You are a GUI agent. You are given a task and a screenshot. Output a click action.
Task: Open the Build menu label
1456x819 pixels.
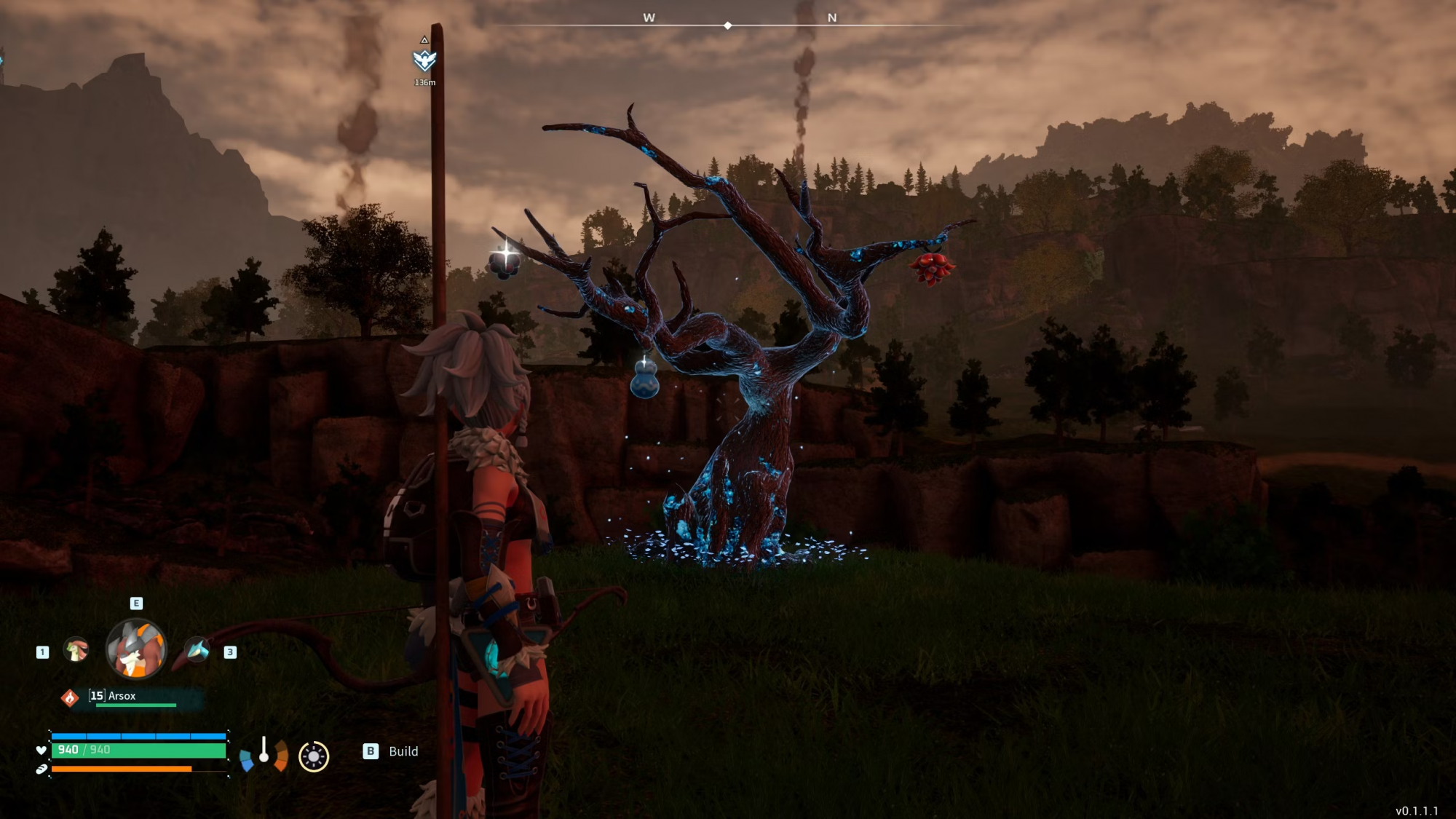click(403, 751)
